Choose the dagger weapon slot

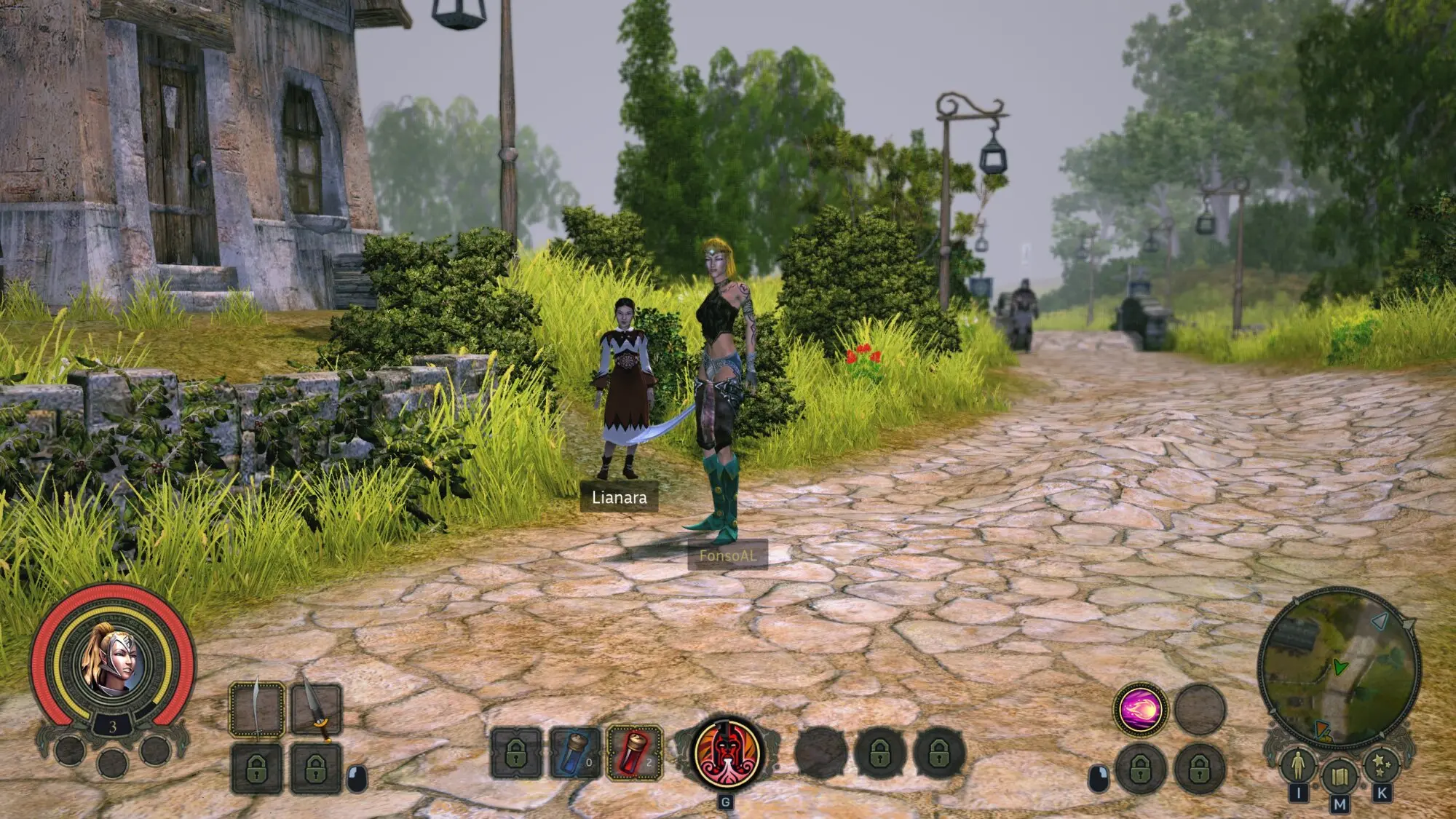pyautogui.click(x=316, y=710)
